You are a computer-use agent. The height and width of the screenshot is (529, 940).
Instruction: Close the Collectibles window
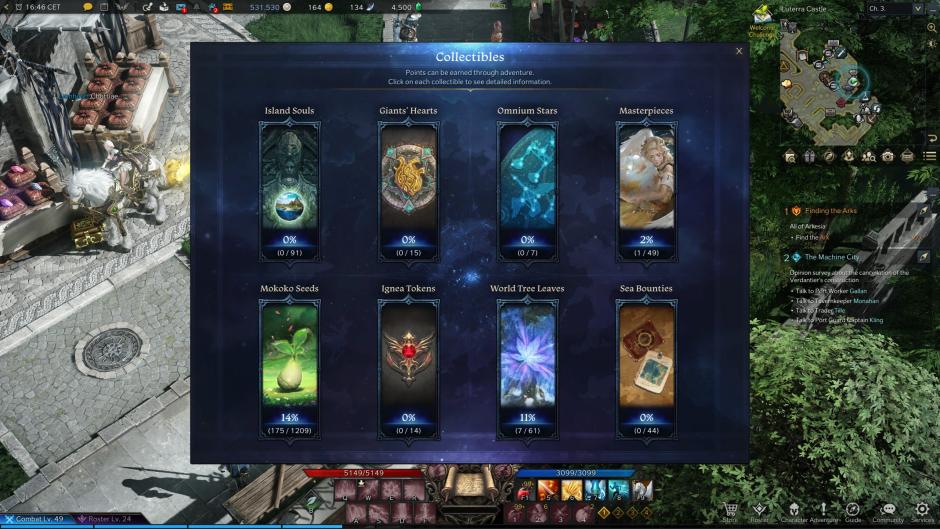pyautogui.click(x=739, y=51)
